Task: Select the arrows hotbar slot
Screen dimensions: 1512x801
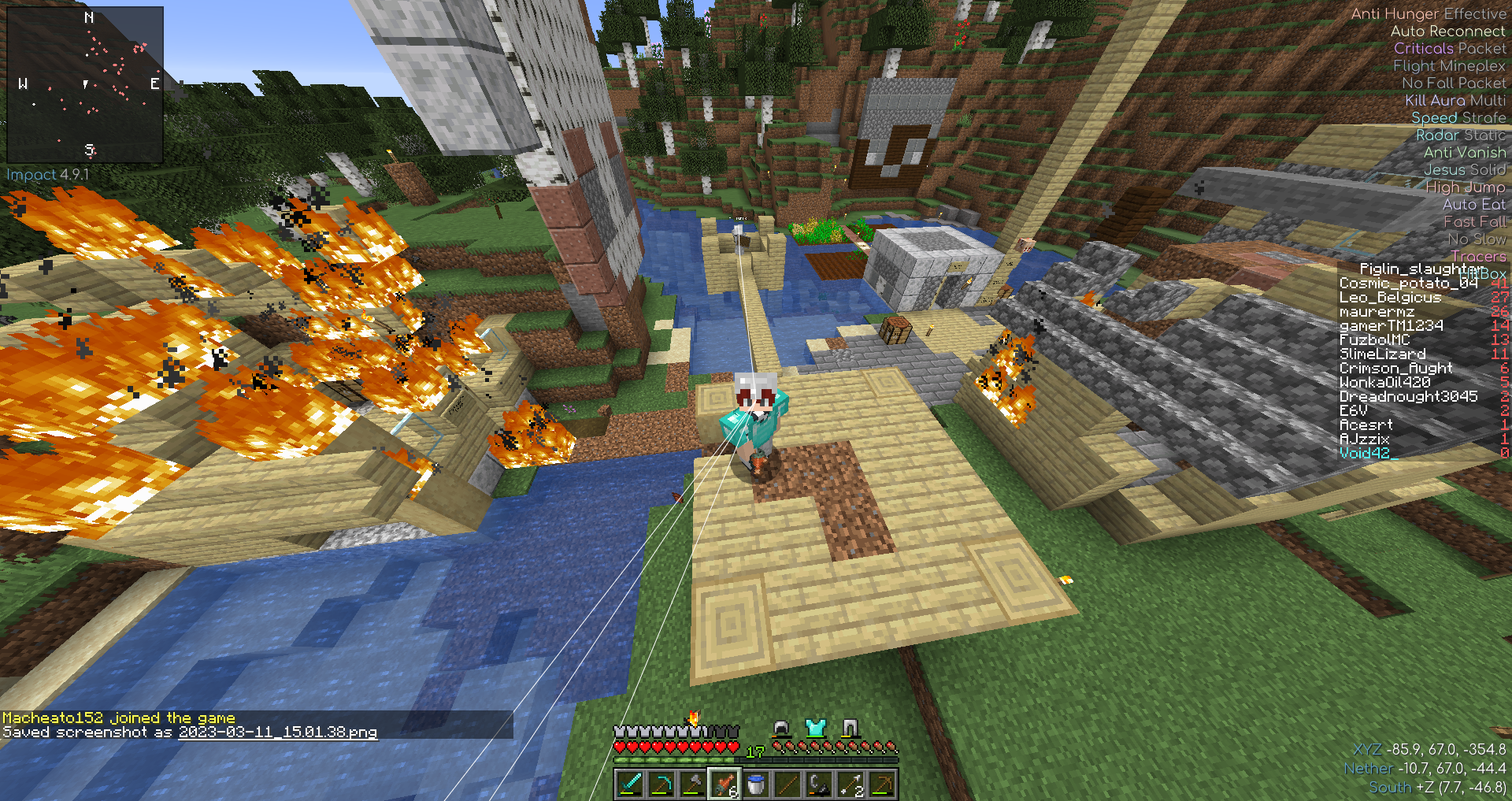Action: coord(850,784)
